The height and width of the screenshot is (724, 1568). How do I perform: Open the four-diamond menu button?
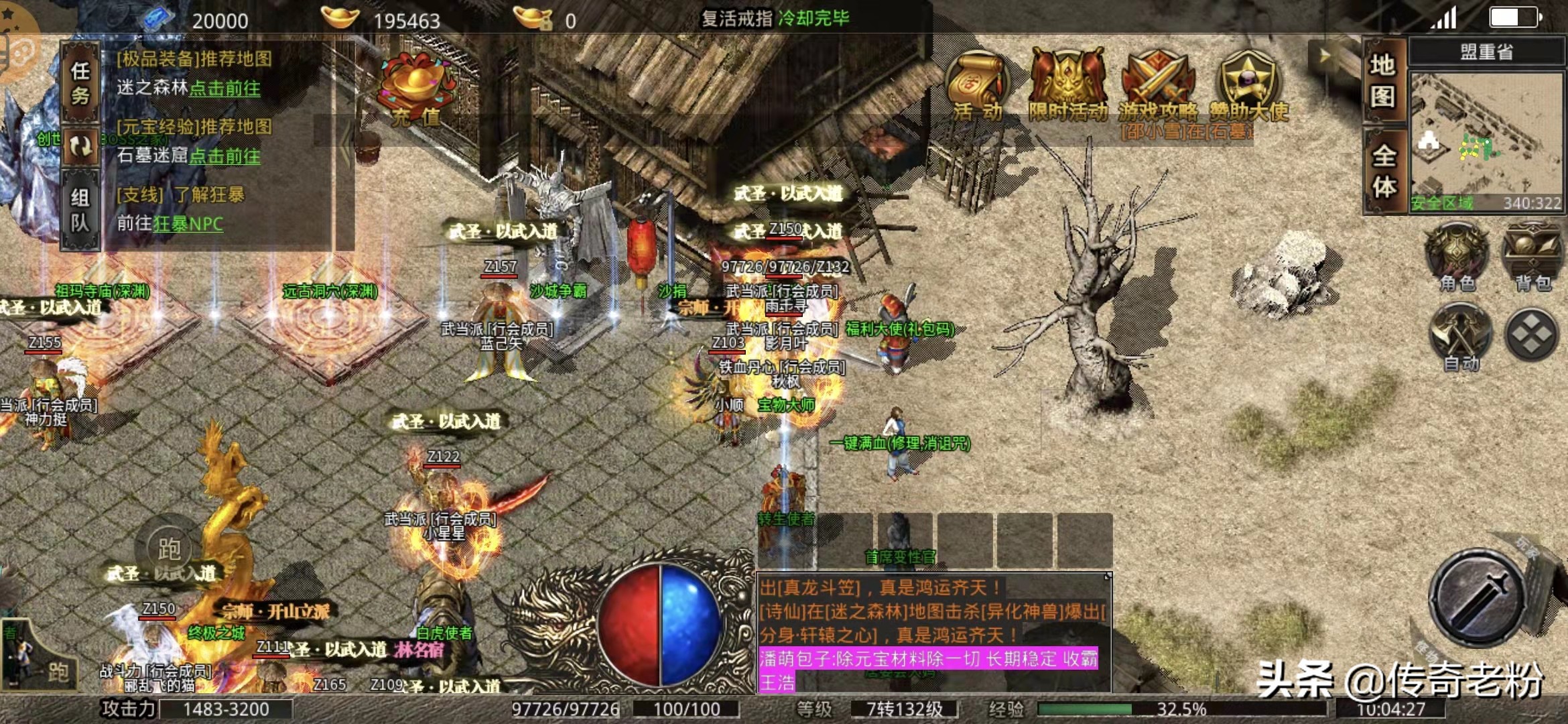[x=1532, y=334]
